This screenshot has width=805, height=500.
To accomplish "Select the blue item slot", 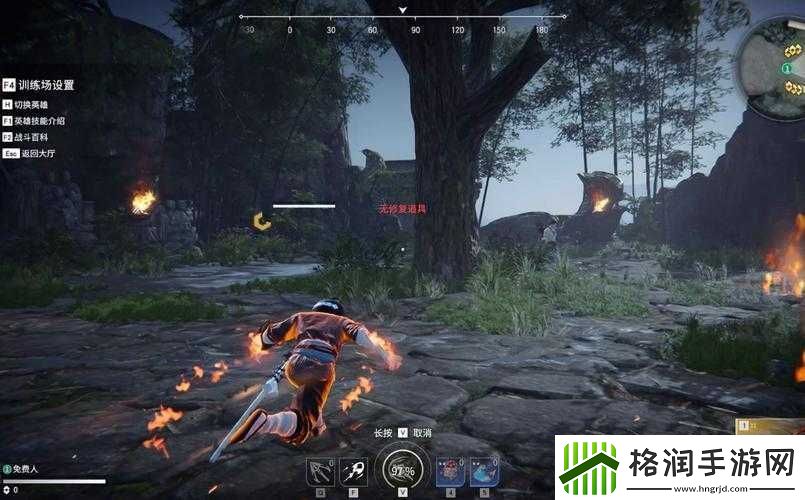I will pos(485,470).
